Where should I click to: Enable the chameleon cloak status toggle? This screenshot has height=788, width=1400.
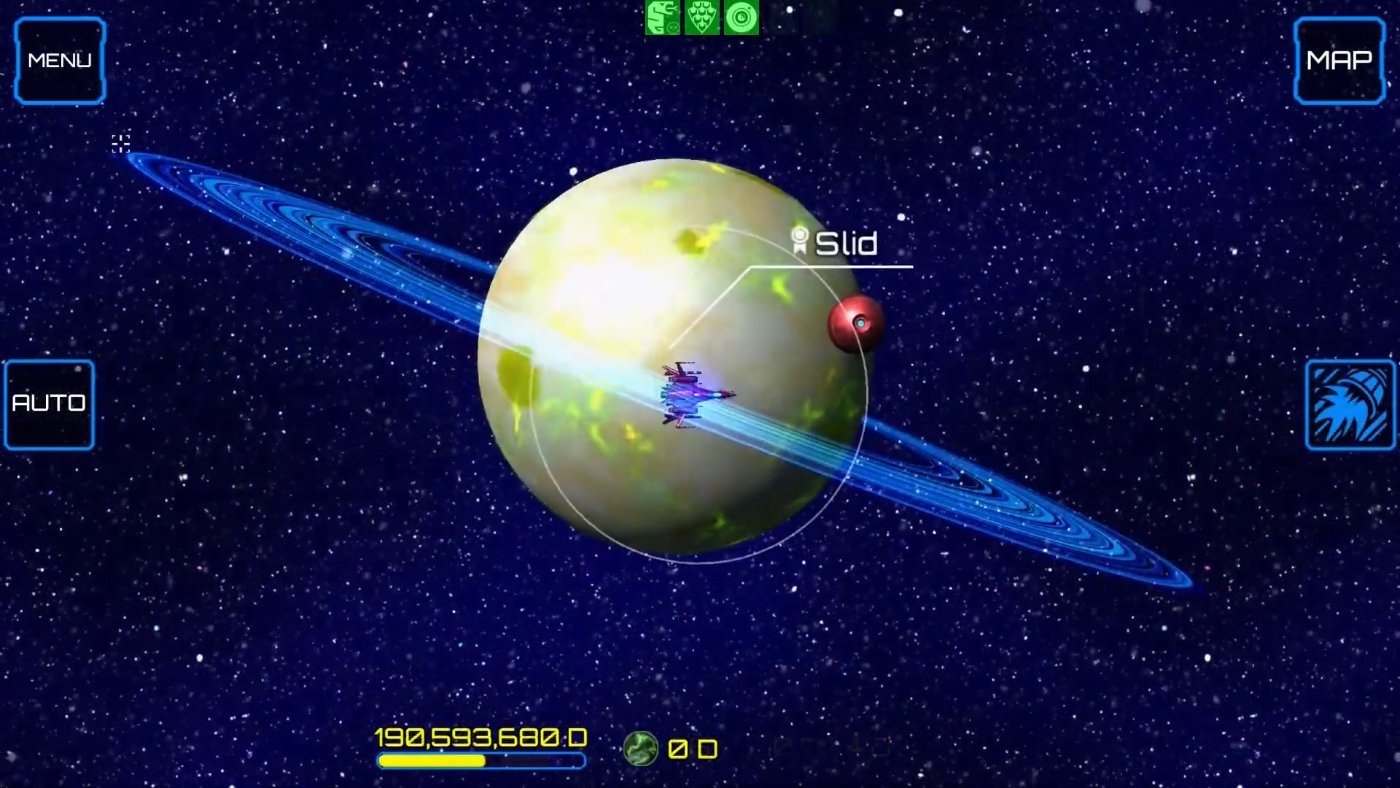pos(663,17)
